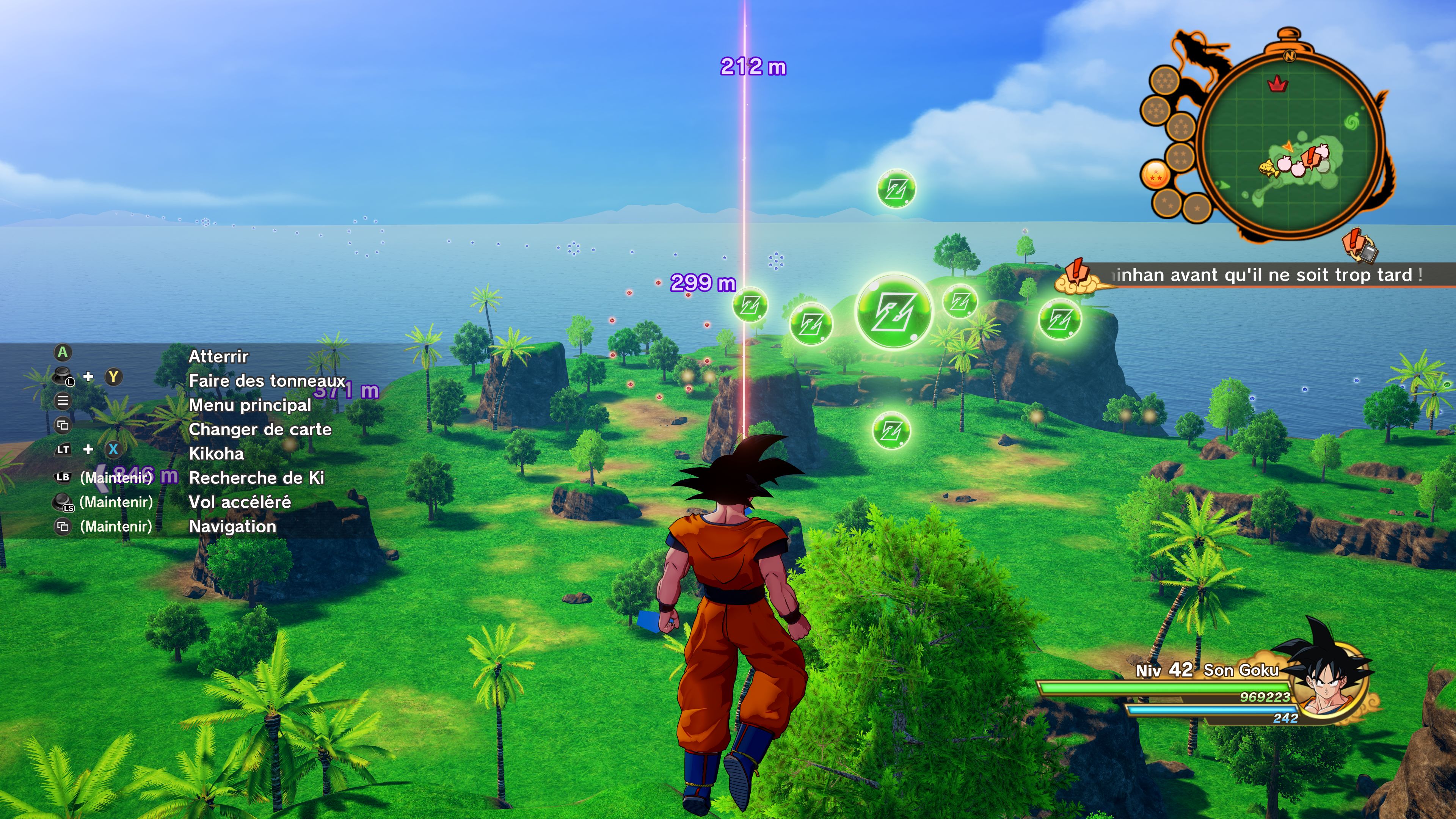Viewport: 1456px width, 819px height.
Task: Select the Changer de carte option
Action: pyautogui.click(x=260, y=429)
